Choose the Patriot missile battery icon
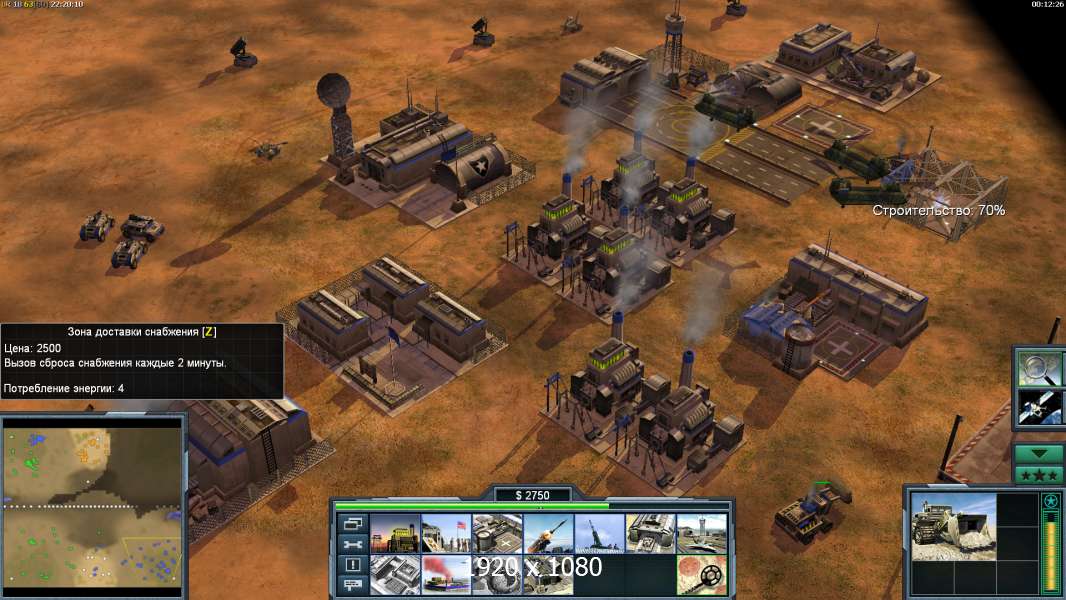Screen dimensions: 1066x600 (x=548, y=534)
